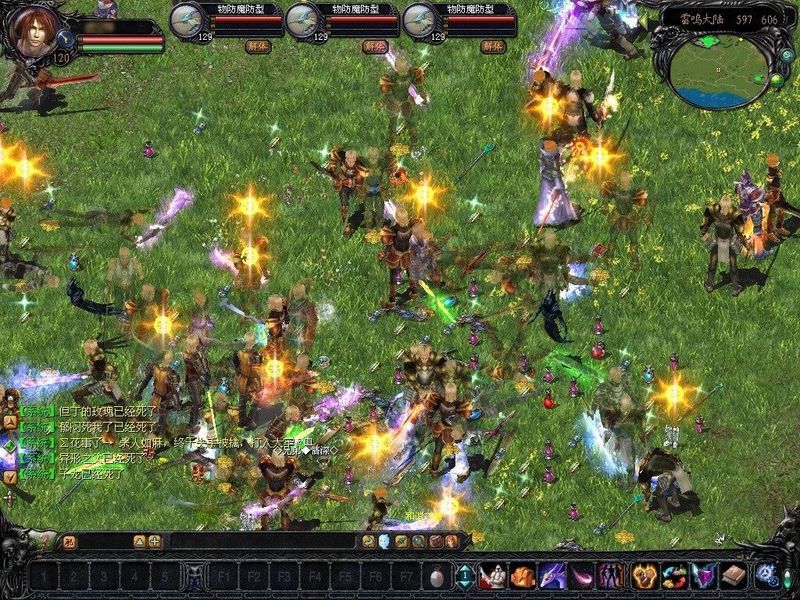This screenshot has width=800, height=600.
Task: Click the gear icon at the bar's right end
Action: (x=767, y=576)
